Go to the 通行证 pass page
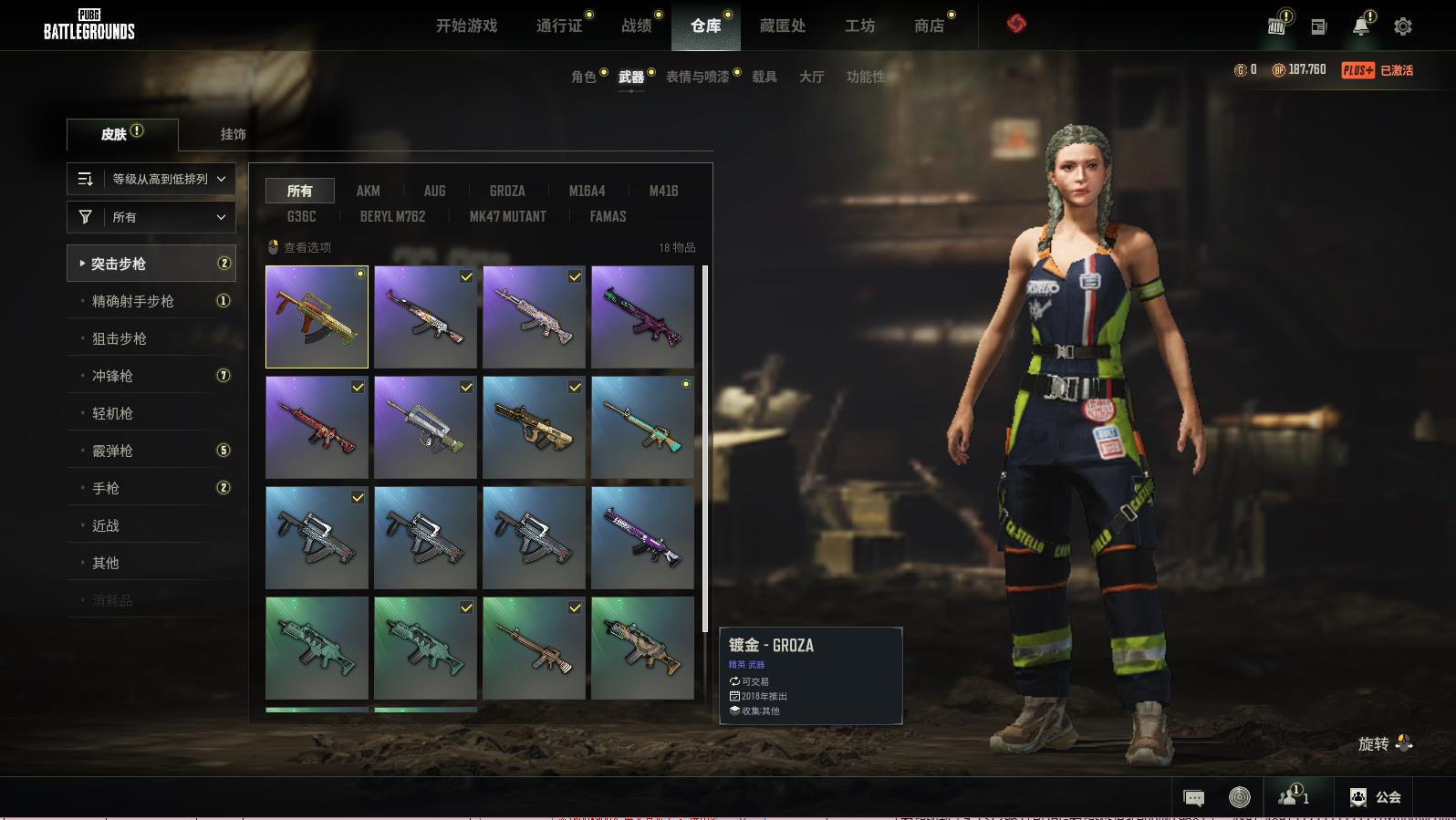 (x=559, y=26)
